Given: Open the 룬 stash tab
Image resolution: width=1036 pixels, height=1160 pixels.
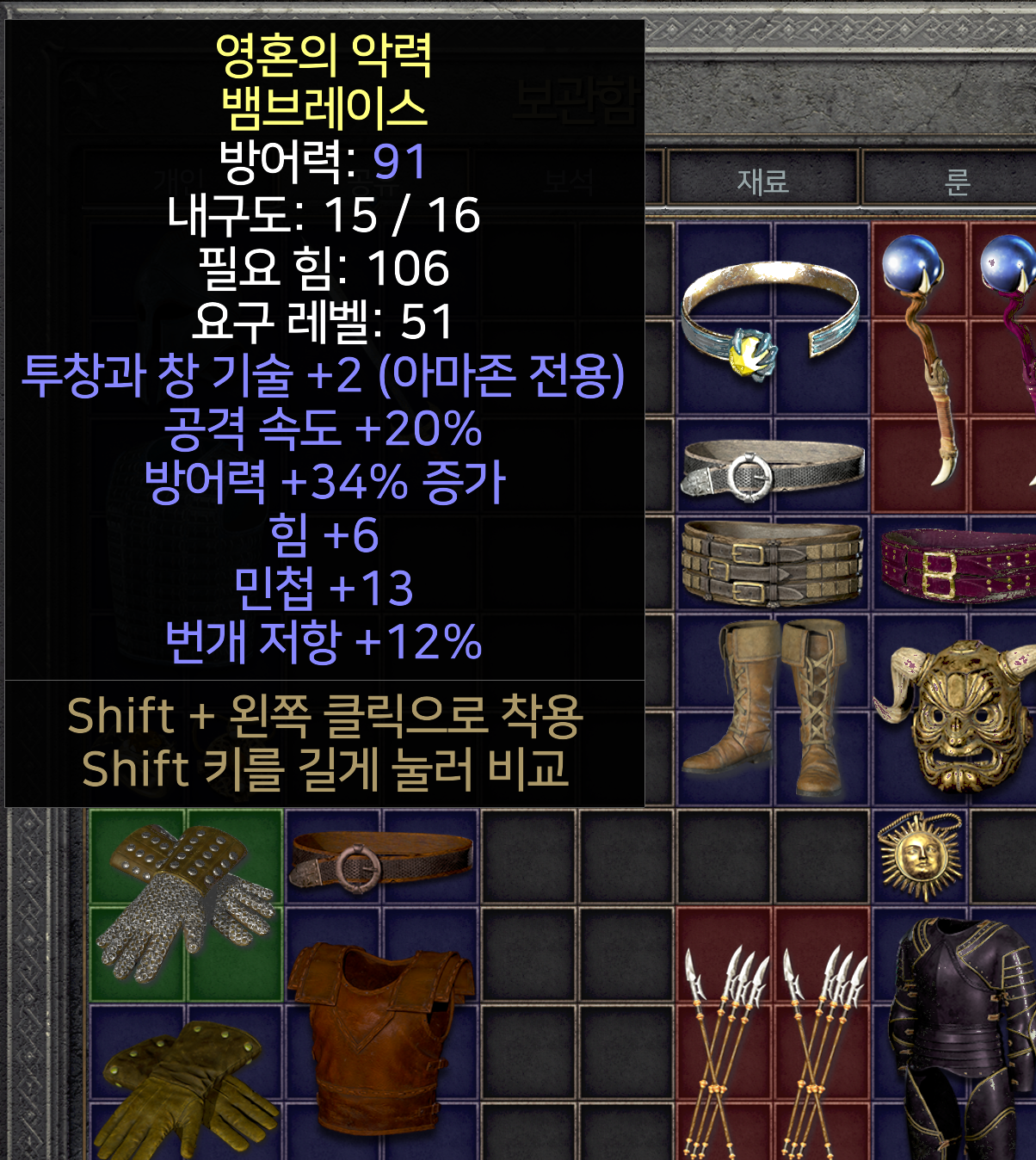Looking at the screenshot, I should pyautogui.click(x=957, y=181).
